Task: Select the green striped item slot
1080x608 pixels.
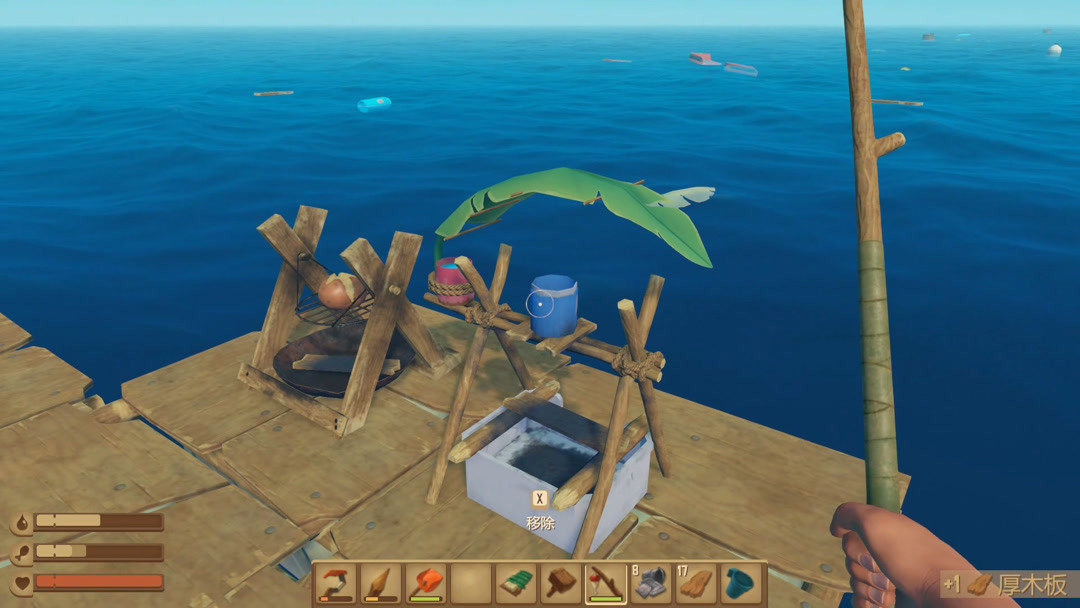Action: (516, 584)
